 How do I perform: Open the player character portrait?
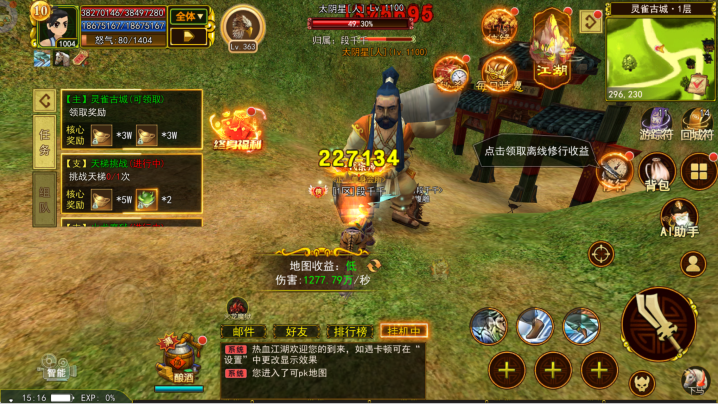point(58,24)
